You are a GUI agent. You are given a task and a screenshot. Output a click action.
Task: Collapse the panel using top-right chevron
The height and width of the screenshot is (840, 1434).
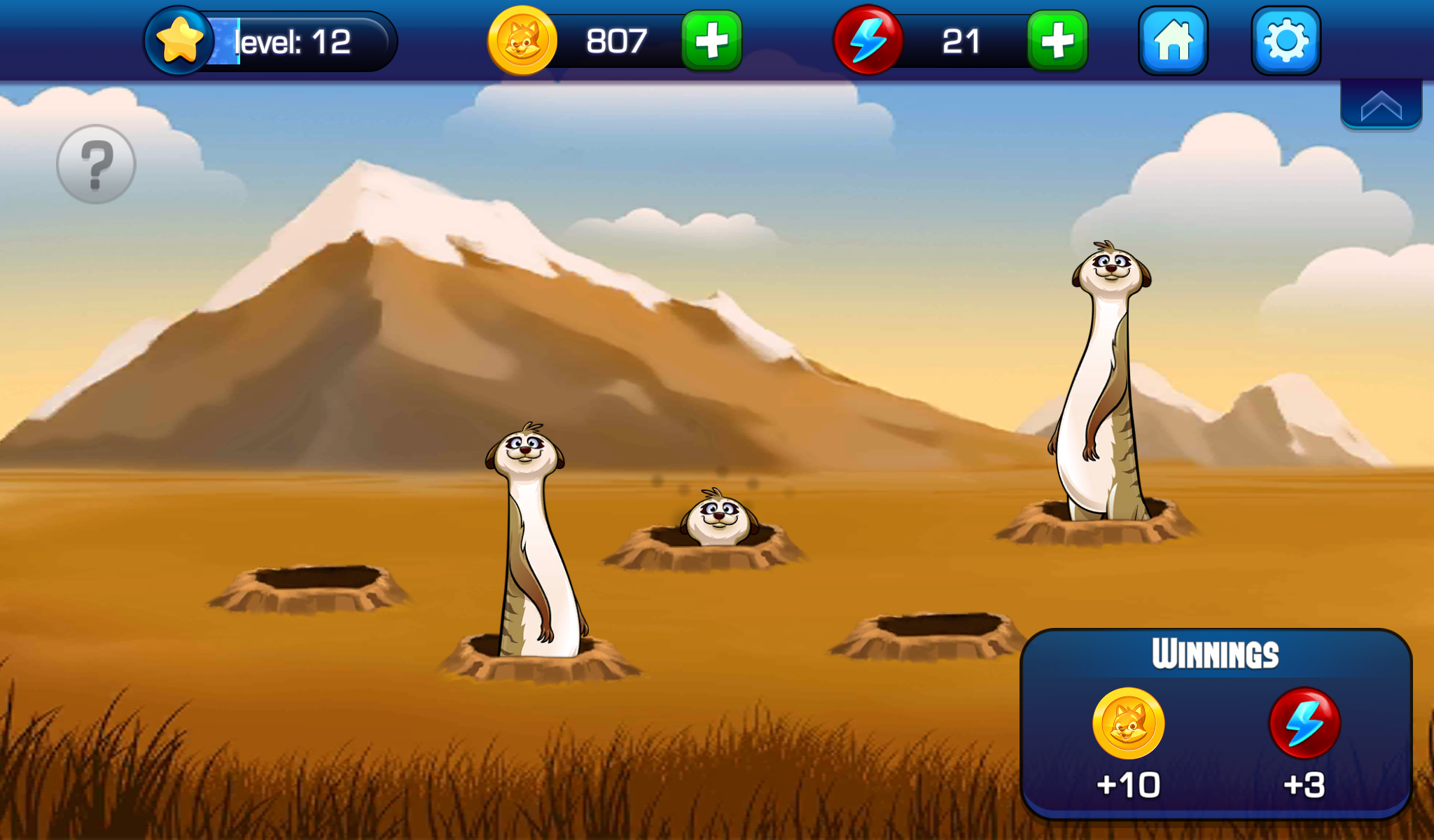tap(1380, 106)
